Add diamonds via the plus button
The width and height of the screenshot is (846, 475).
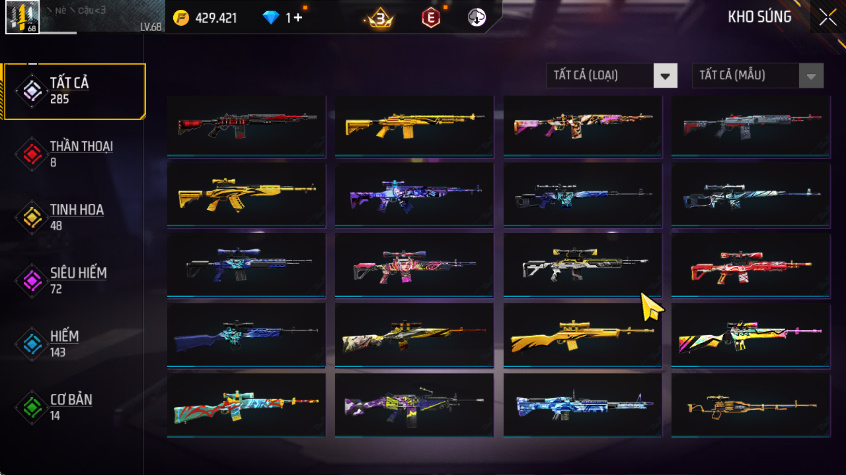pos(295,18)
